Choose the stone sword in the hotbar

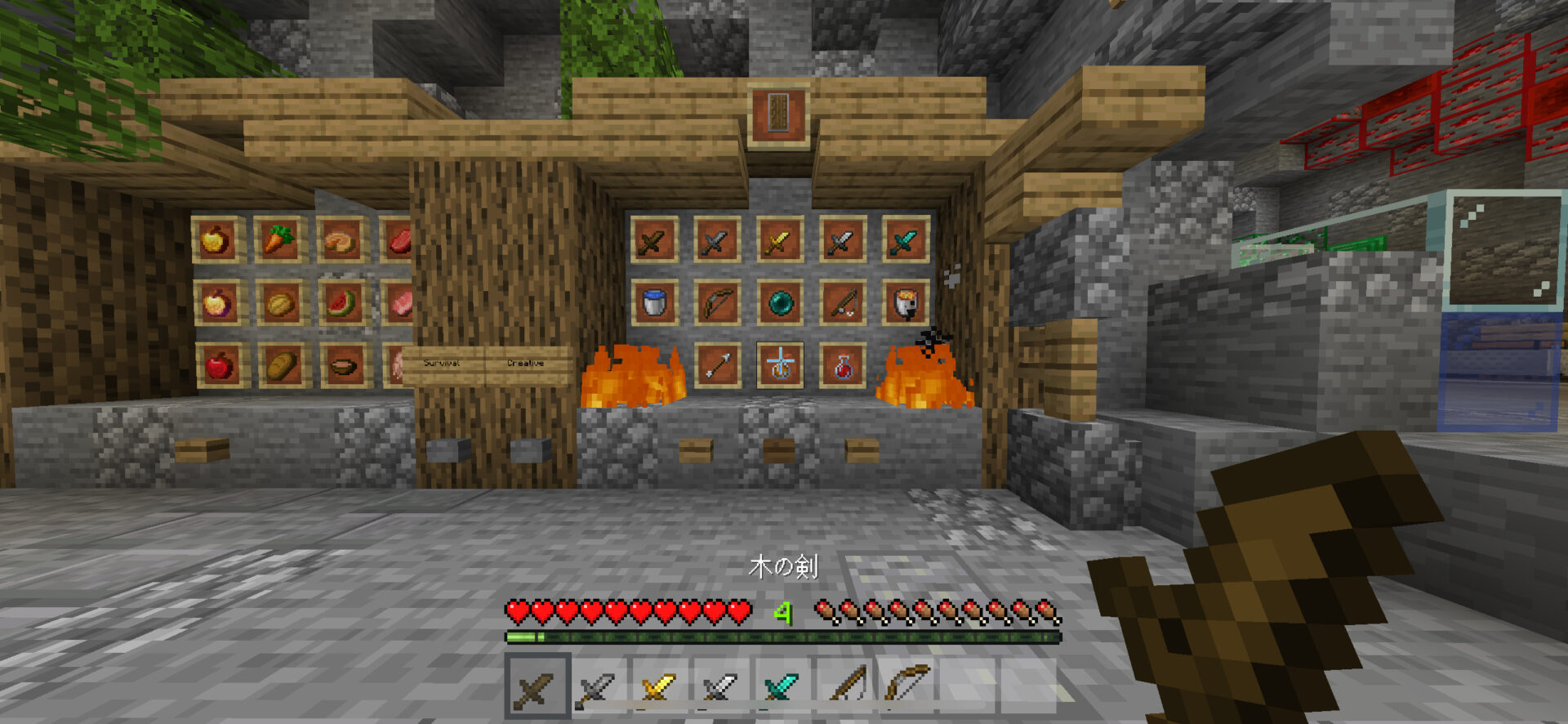(x=598, y=687)
